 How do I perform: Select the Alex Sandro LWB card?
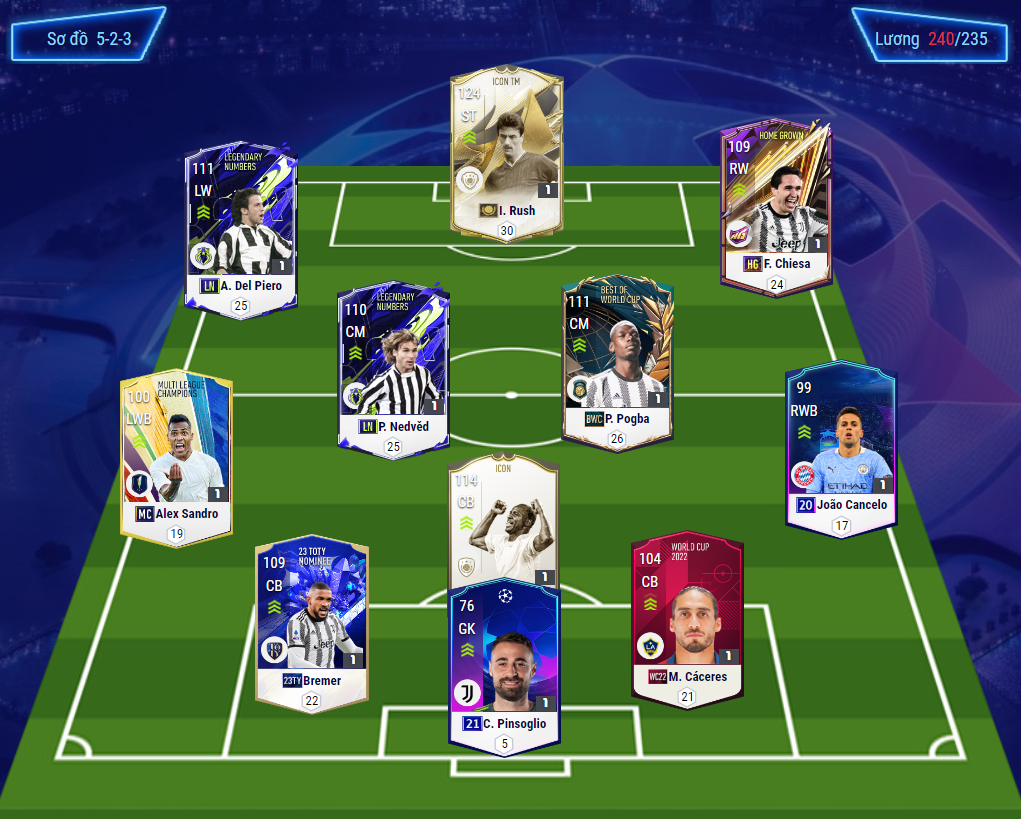point(176,455)
